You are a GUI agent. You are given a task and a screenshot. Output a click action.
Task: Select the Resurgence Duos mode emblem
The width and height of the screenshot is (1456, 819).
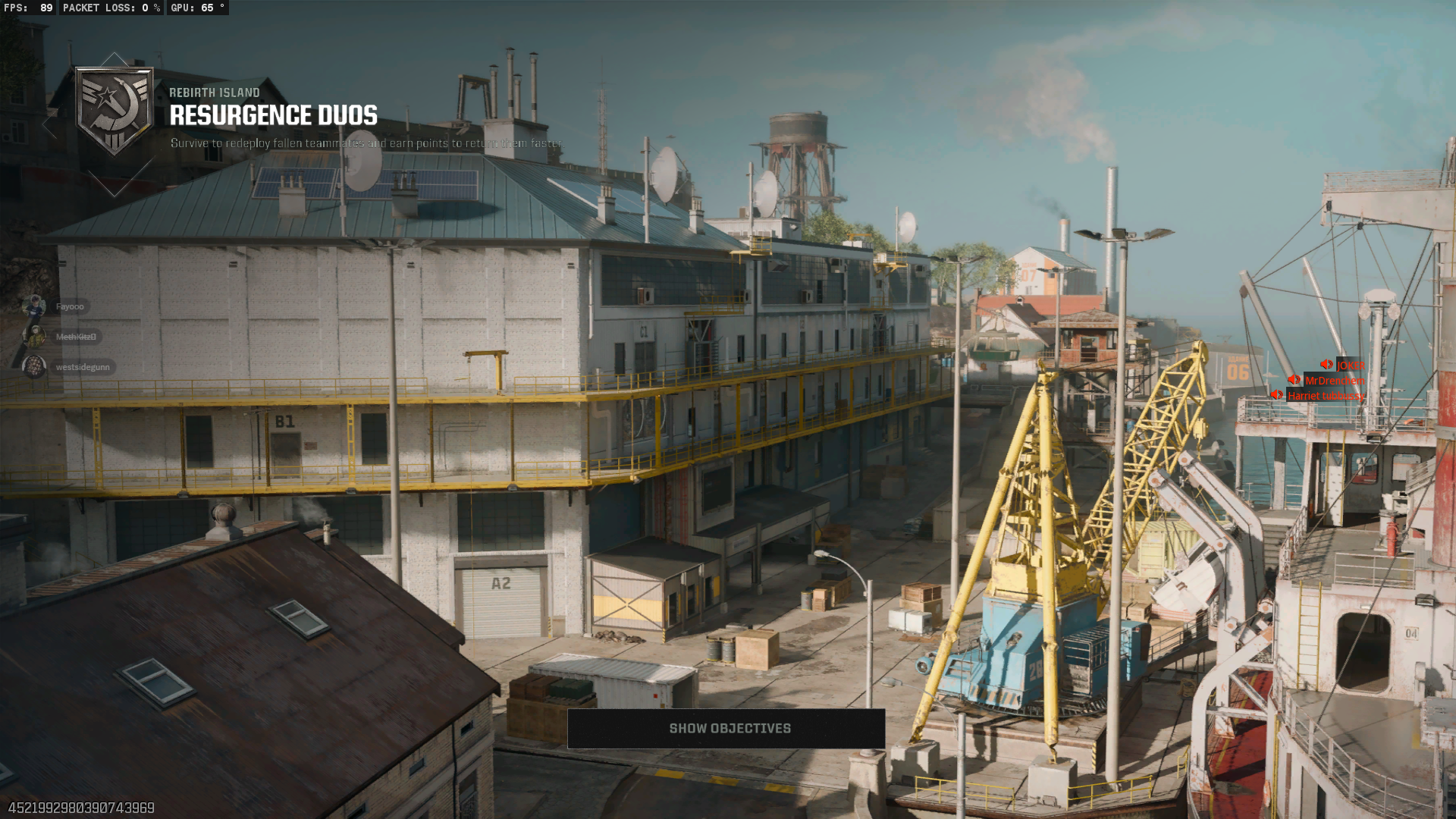tap(115, 111)
